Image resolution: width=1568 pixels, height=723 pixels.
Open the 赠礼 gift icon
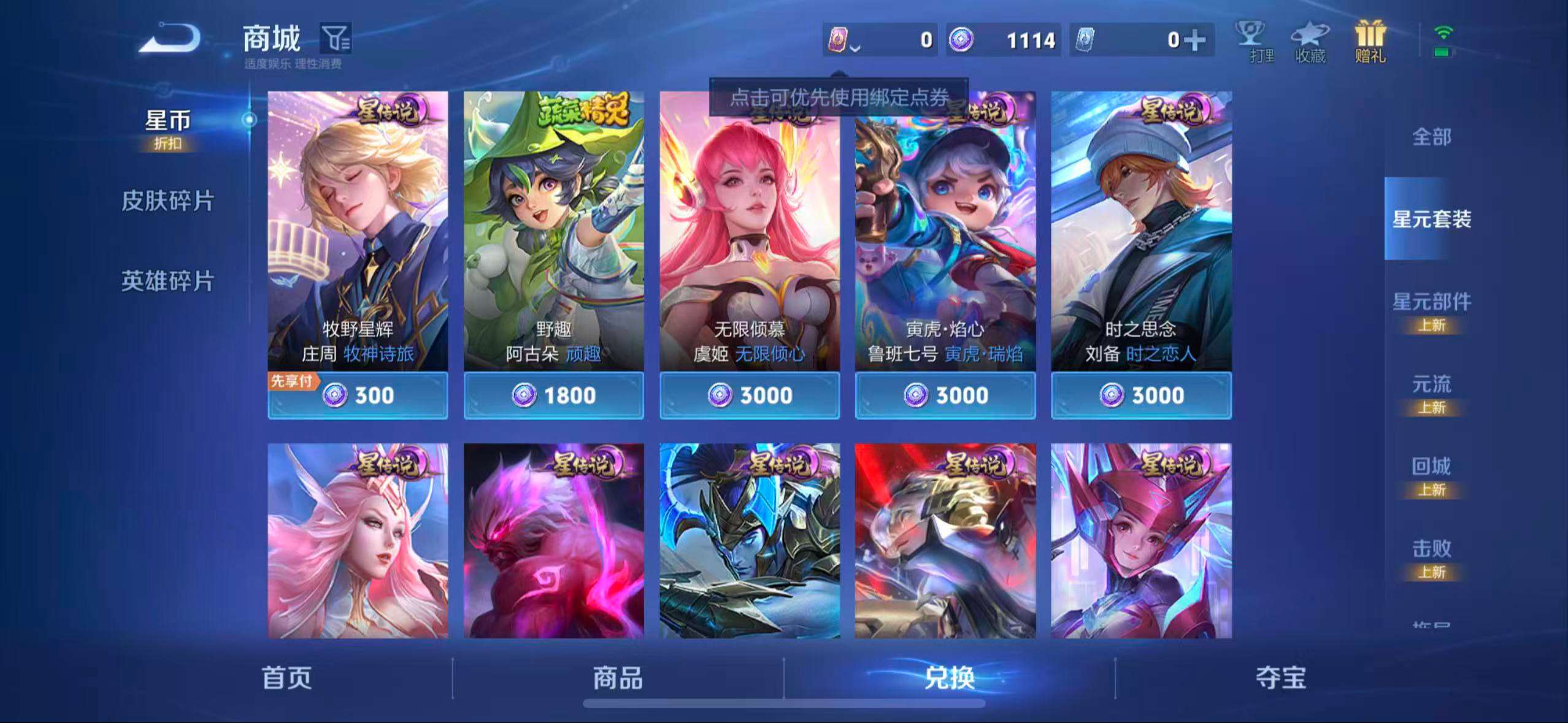coord(1370,38)
